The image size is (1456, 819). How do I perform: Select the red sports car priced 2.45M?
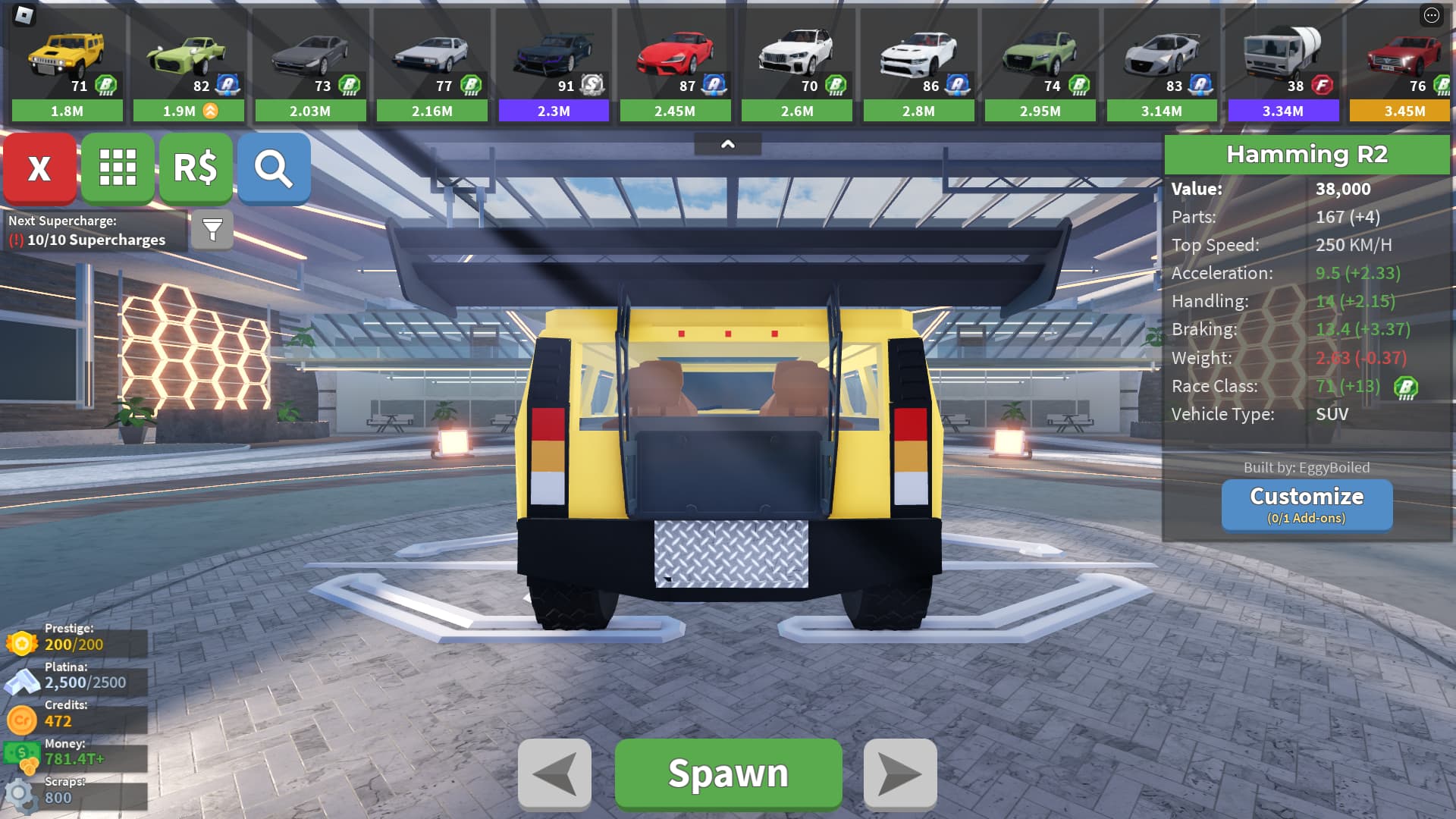point(675,64)
